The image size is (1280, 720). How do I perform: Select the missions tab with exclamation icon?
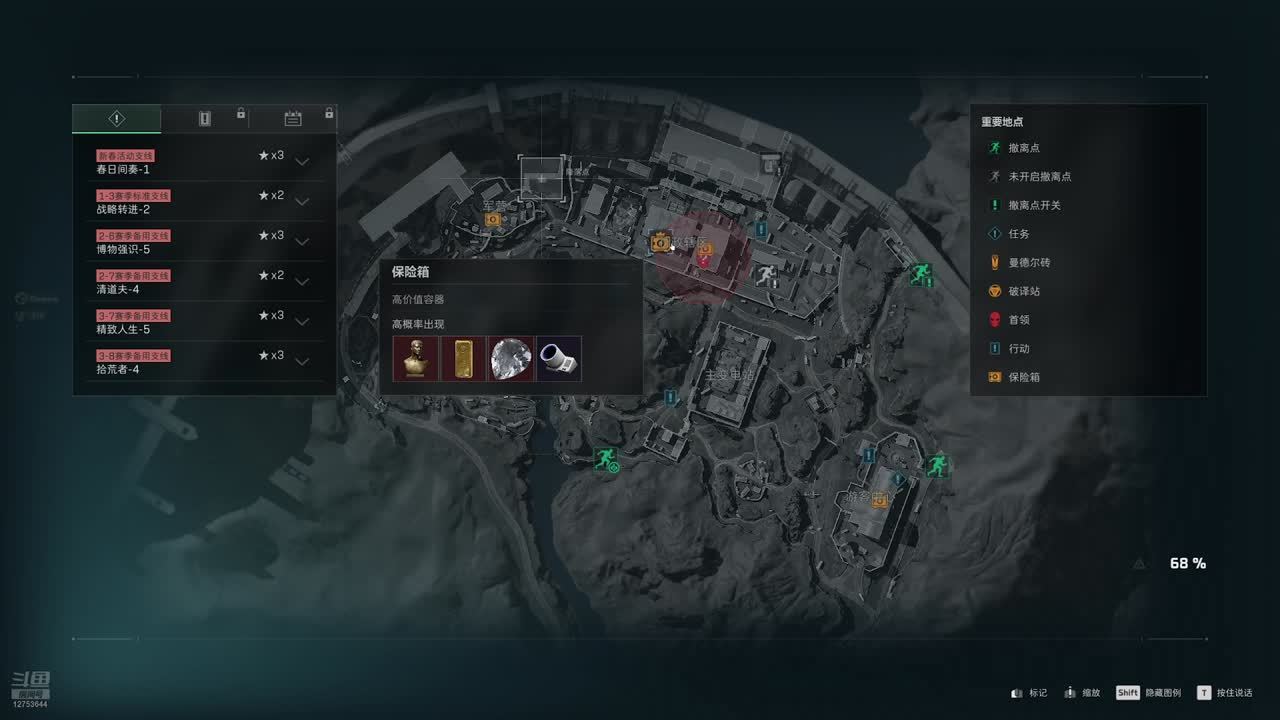117,119
